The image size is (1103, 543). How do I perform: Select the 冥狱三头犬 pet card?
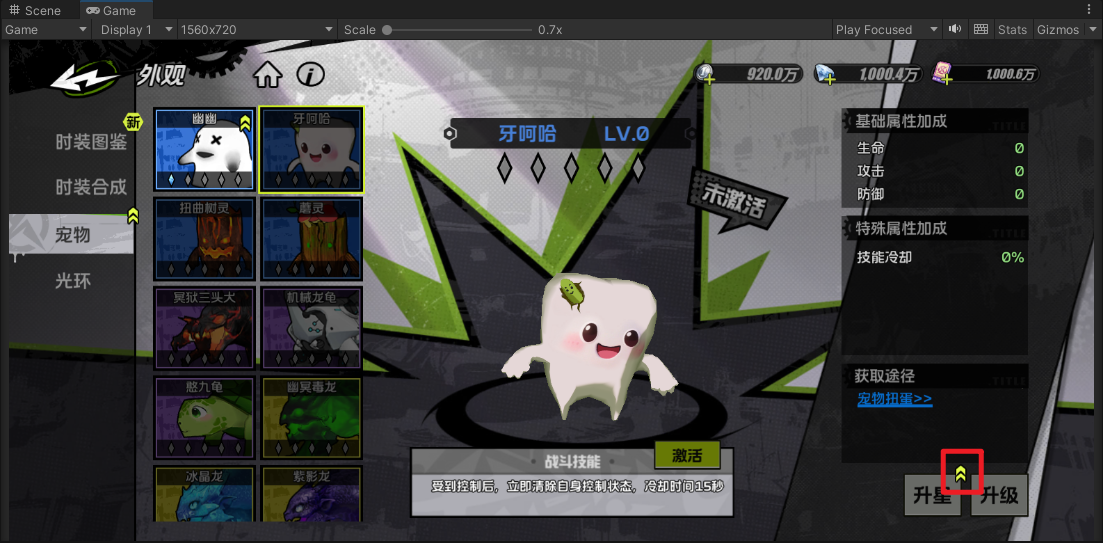pos(204,328)
